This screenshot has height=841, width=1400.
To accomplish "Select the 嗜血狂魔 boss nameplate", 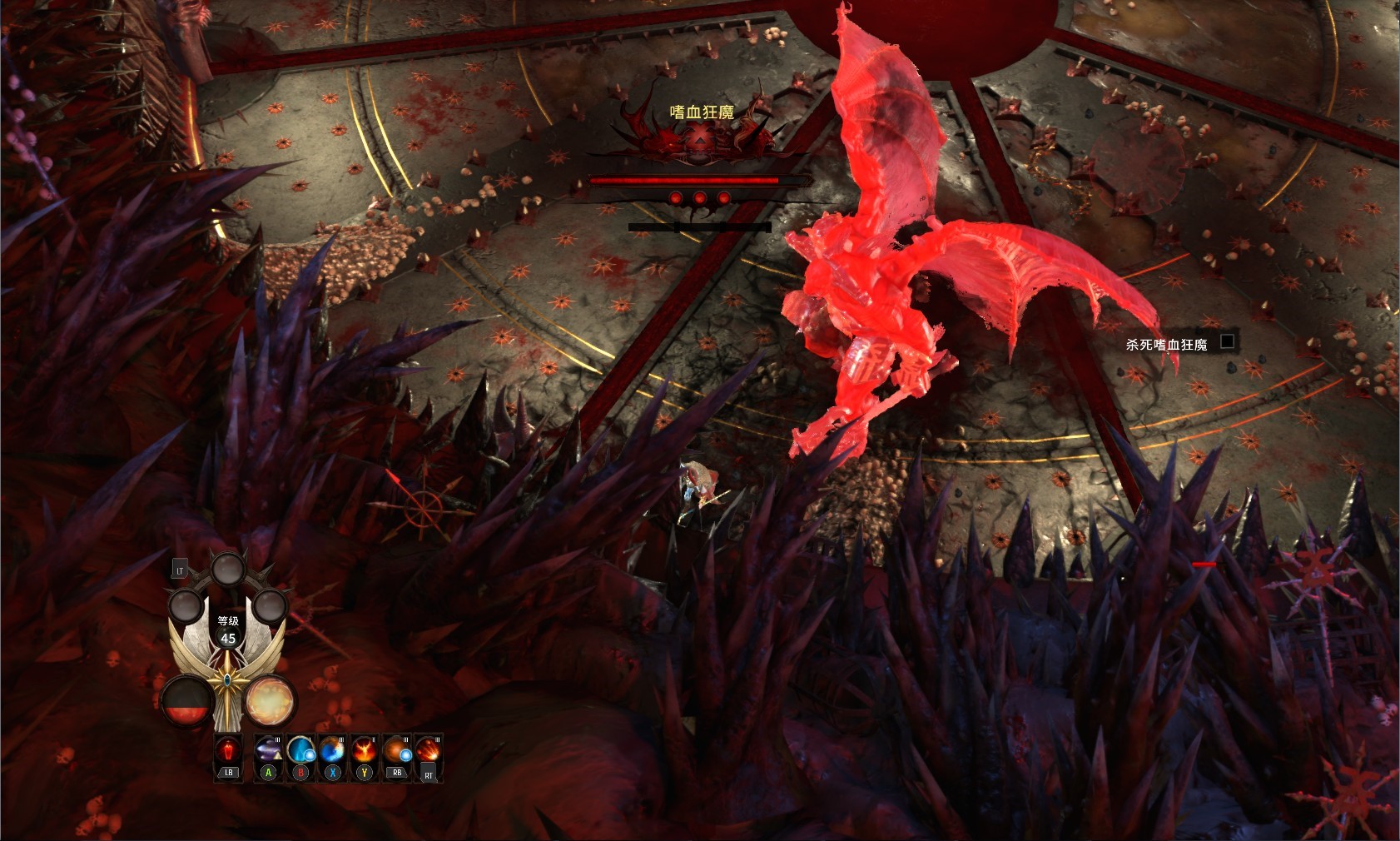I will tap(702, 112).
